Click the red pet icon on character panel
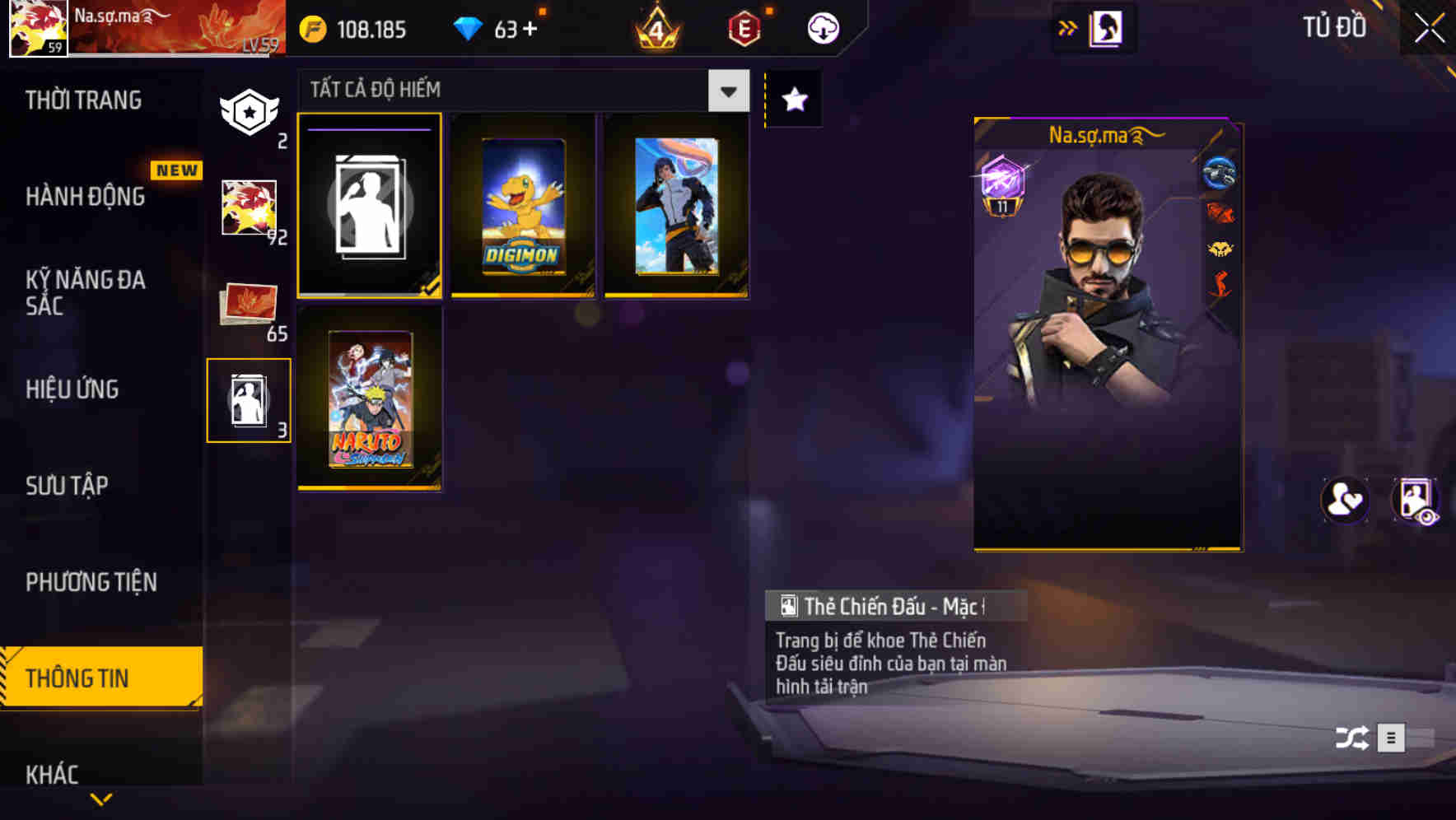The height and width of the screenshot is (820, 1456). pyautogui.click(x=1218, y=212)
